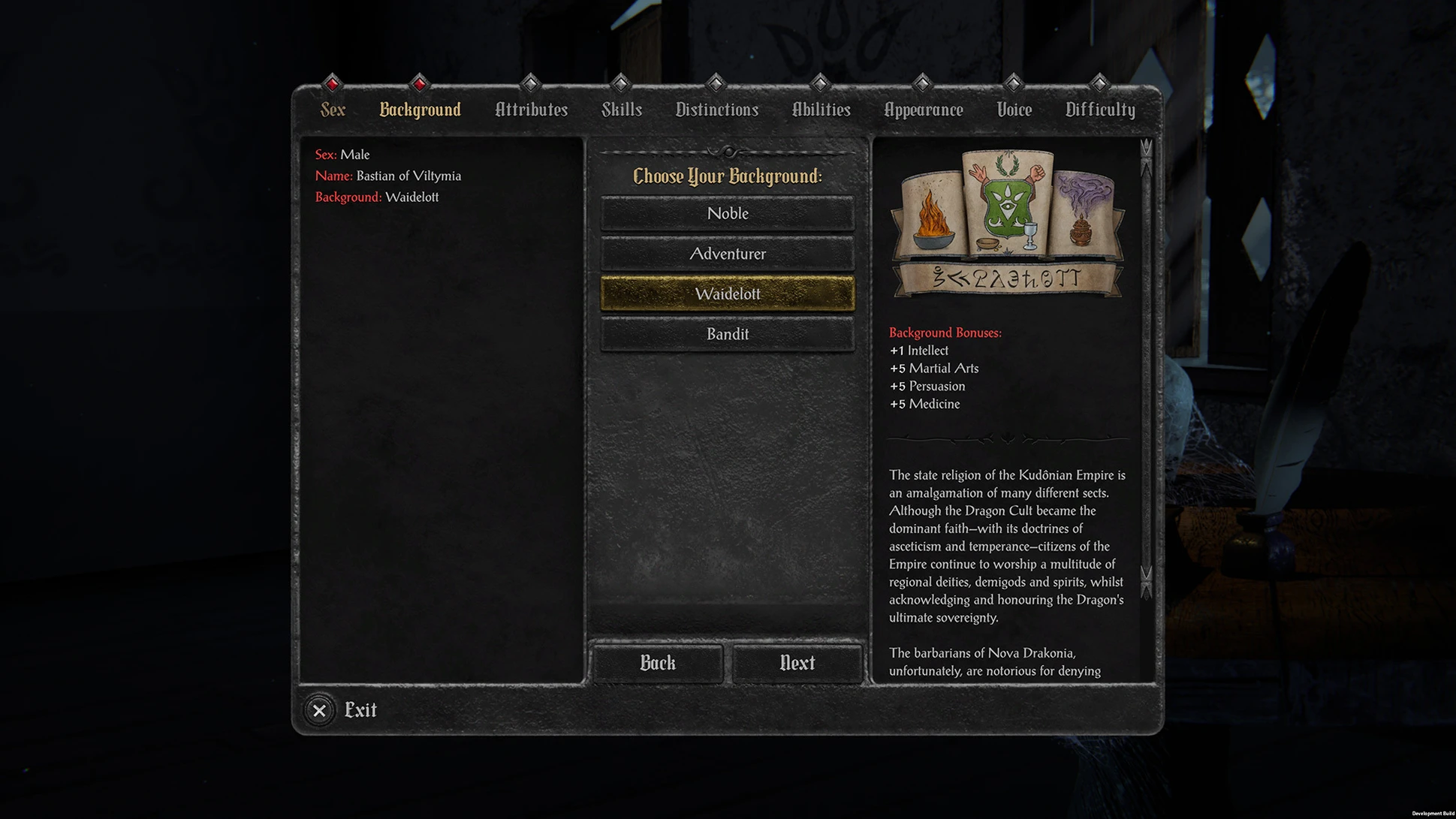The image size is (1456, 819).
Task: Go to the Difficulty tab
Action: coord(1099,110)
